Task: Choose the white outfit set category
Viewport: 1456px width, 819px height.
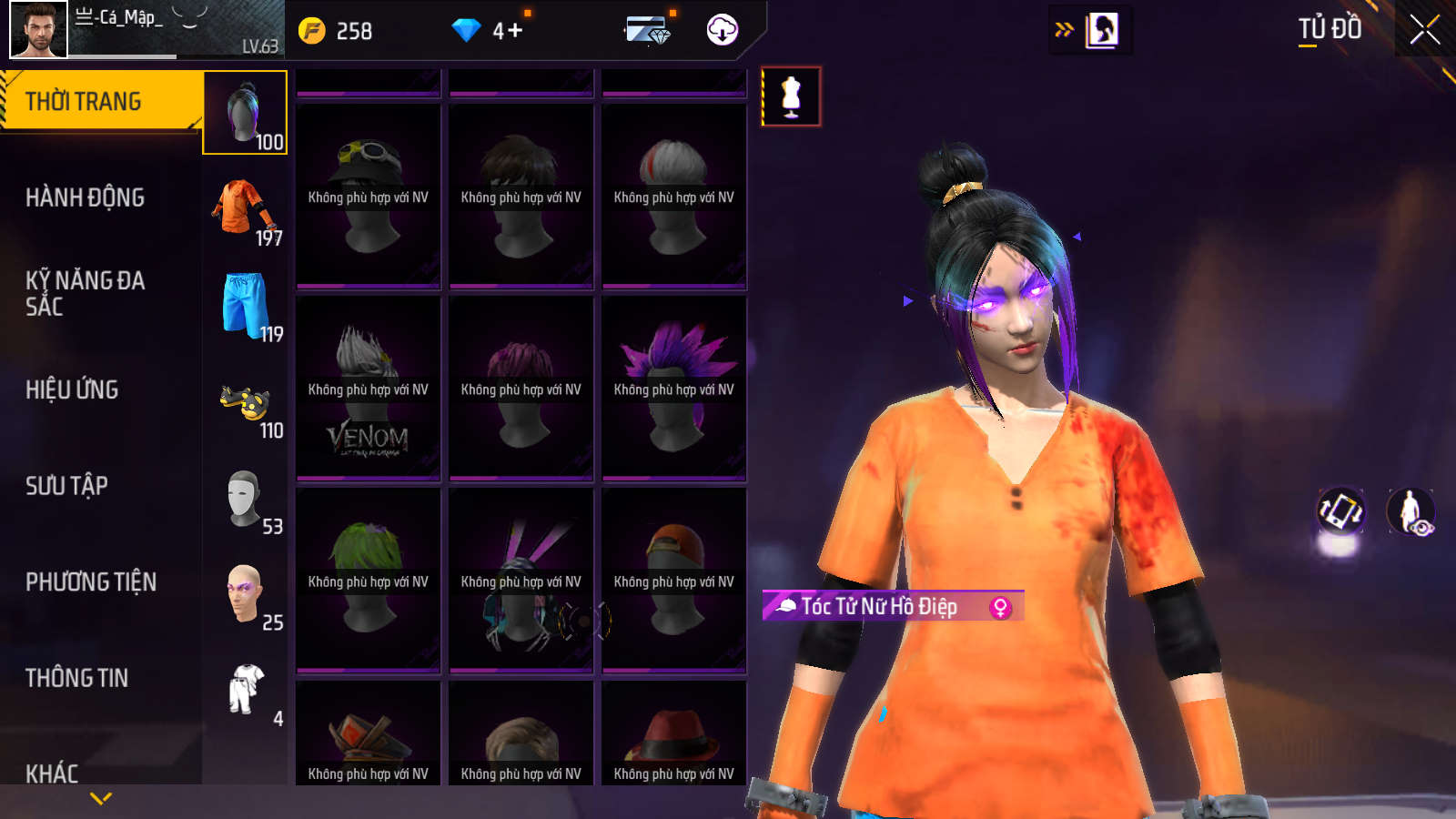Action: click(245, 691)
